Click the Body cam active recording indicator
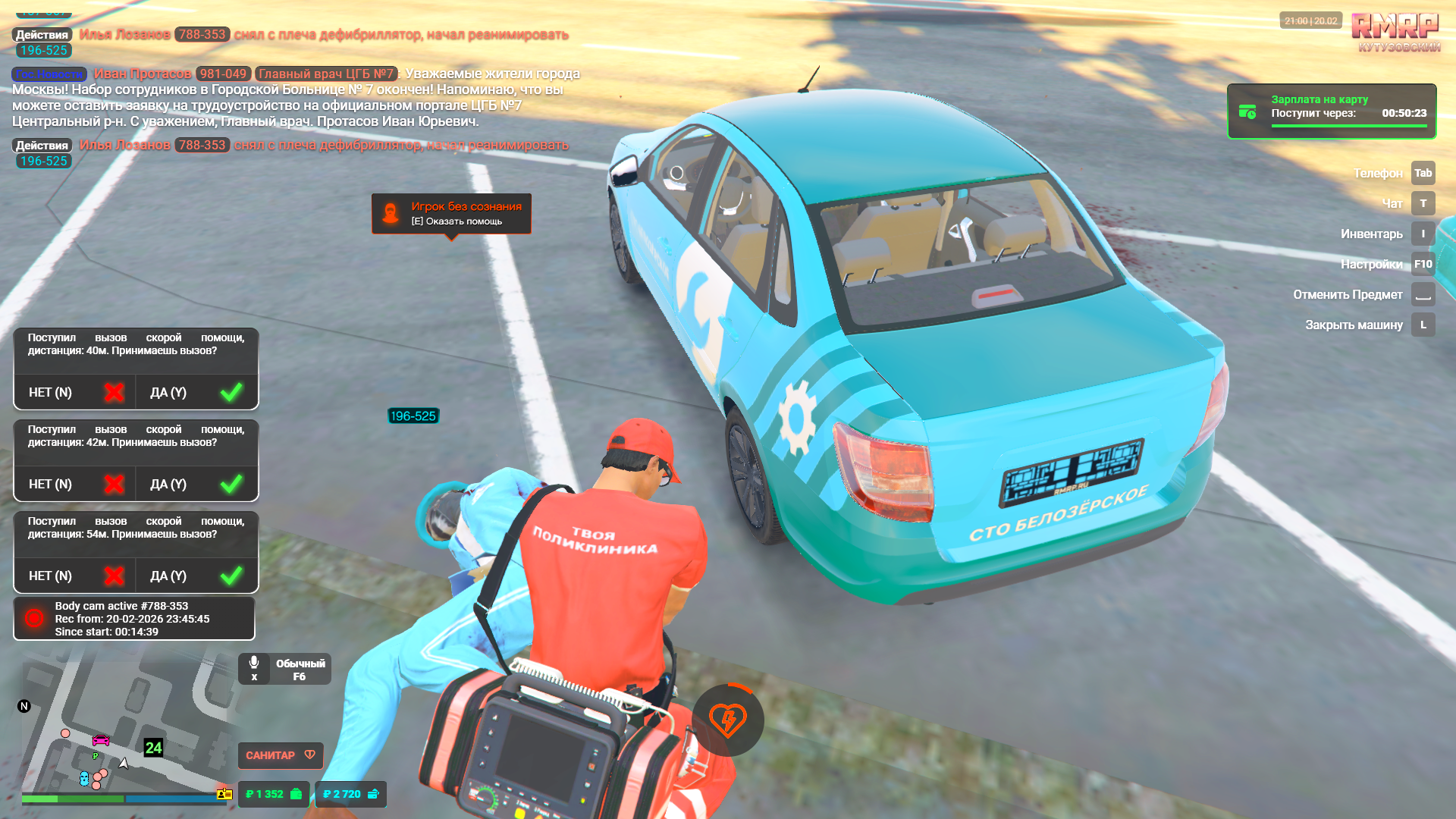 (134, 619)
